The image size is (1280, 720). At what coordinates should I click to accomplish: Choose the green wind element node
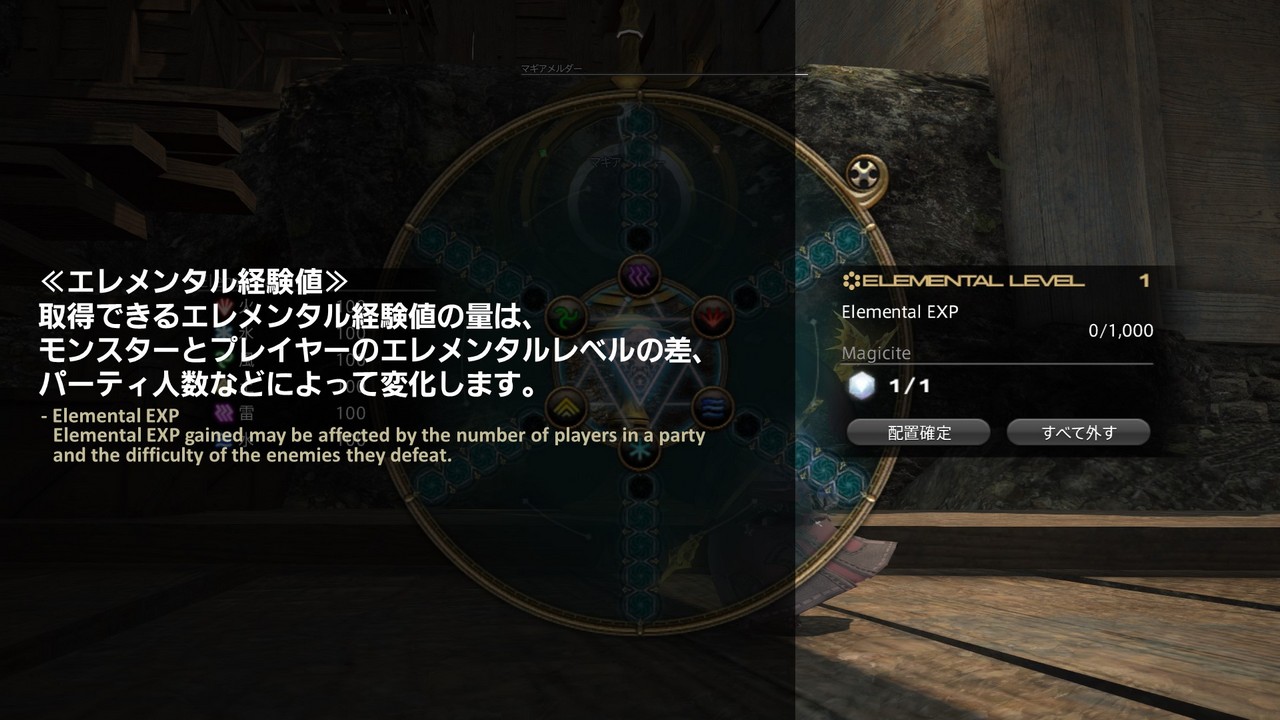(564, 317)
